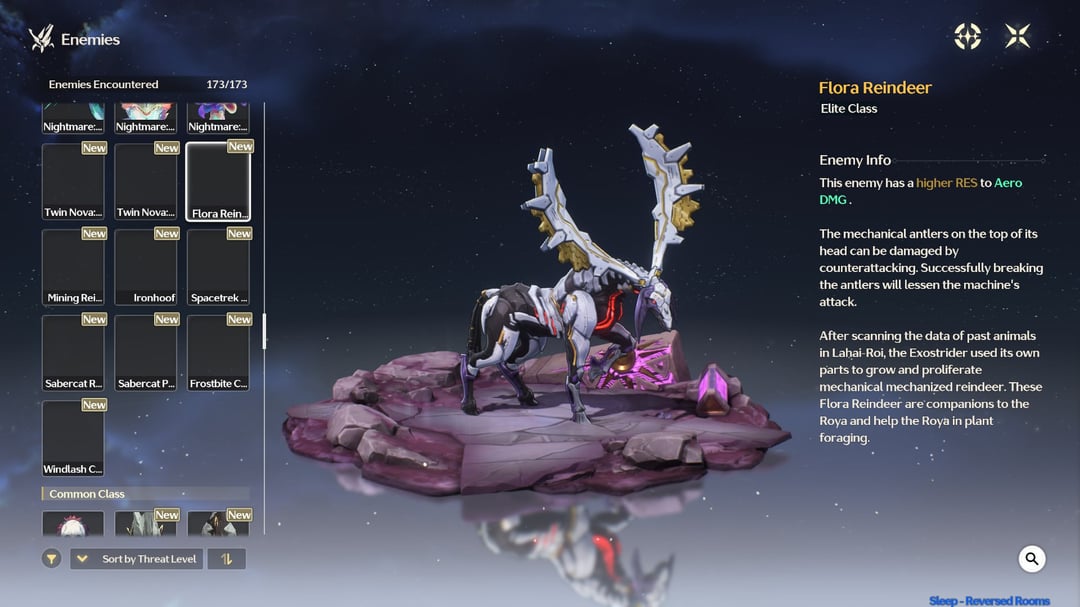Click the round compass icon beside the close button

pos(967,37)
